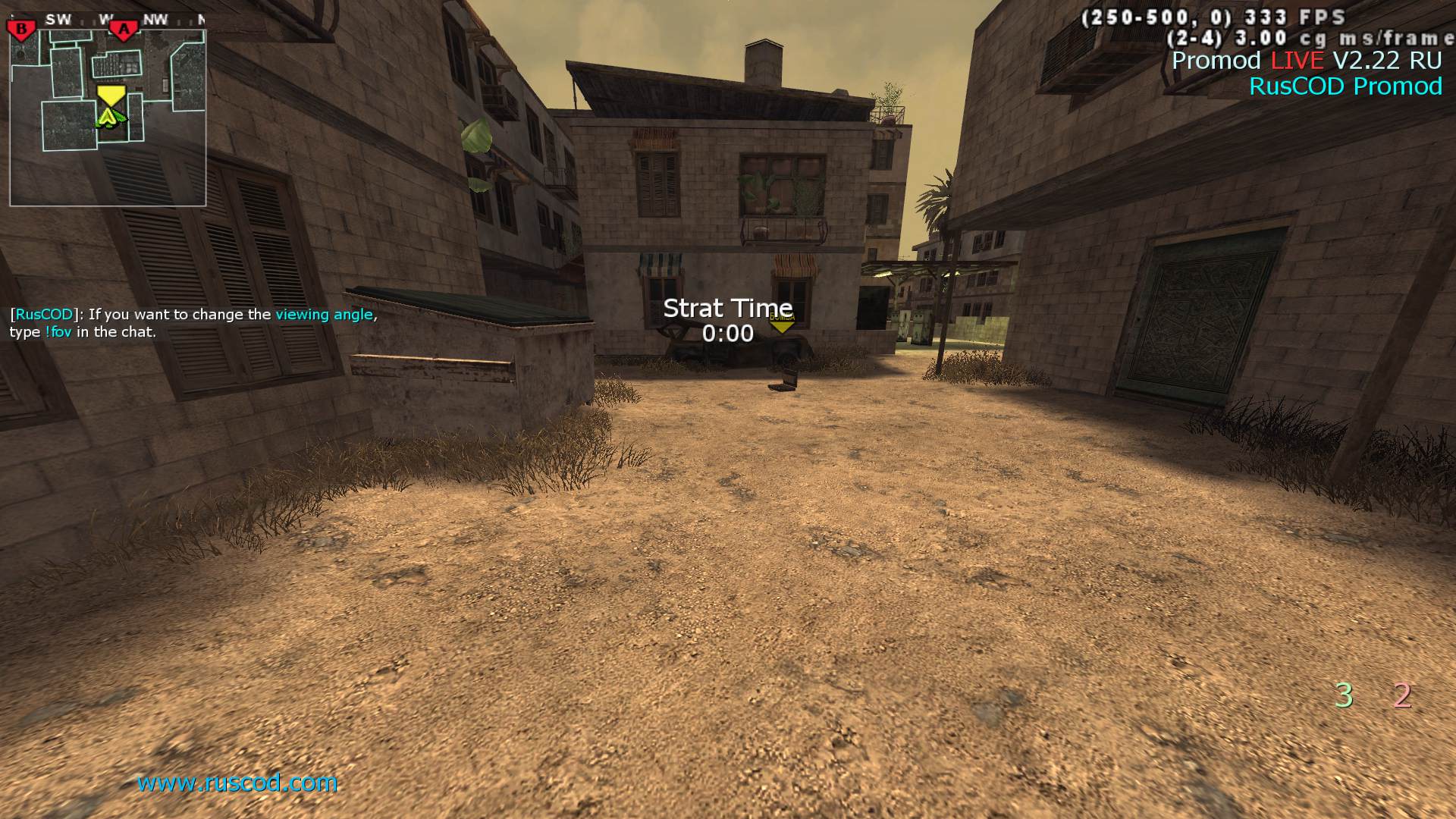Viewport: 1456px width, 819px height.
Task: Click the minimap in the corner
Action: [x=108, y=118]
